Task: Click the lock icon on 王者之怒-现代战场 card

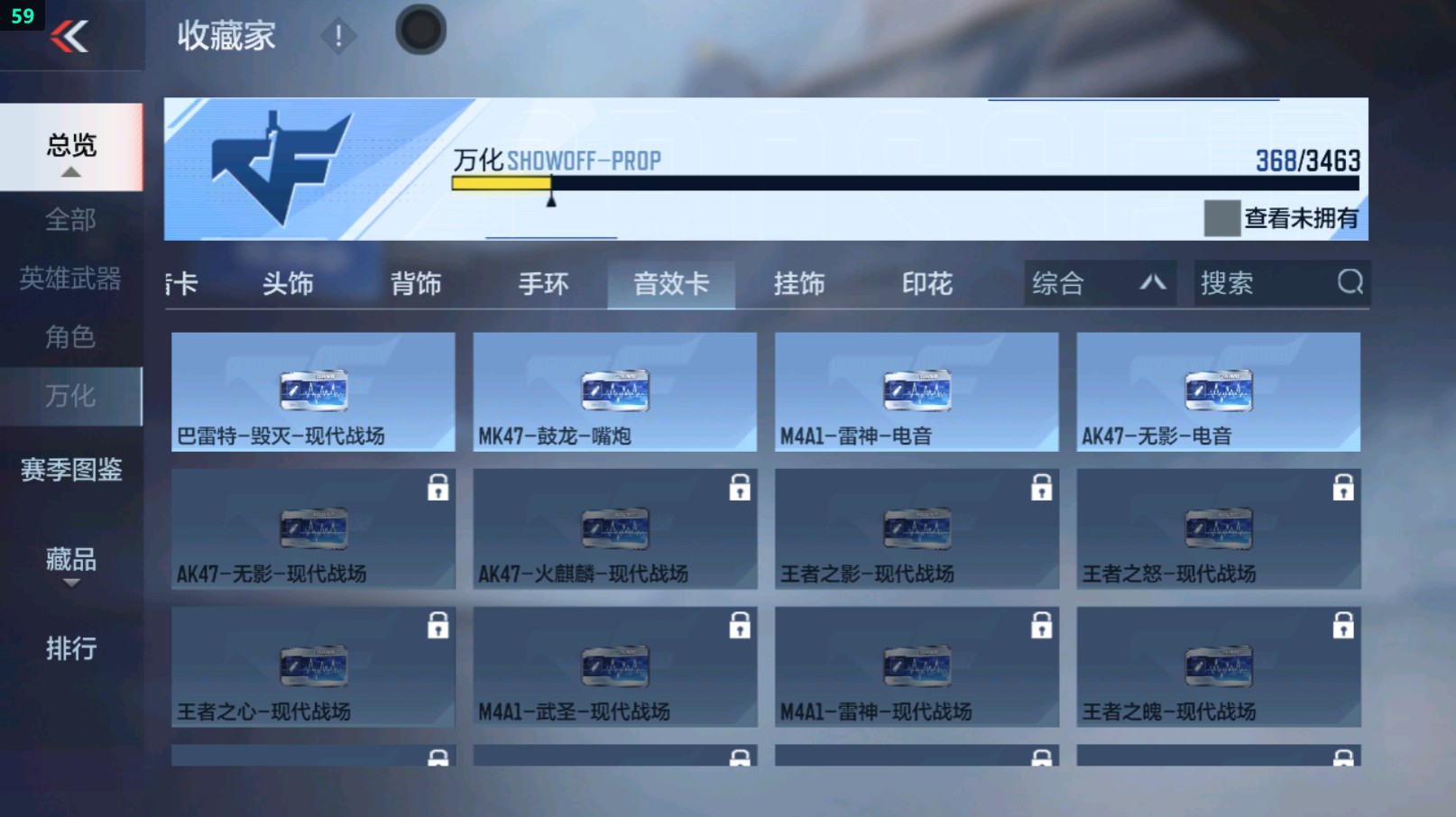Action: tap(1346, 487)
